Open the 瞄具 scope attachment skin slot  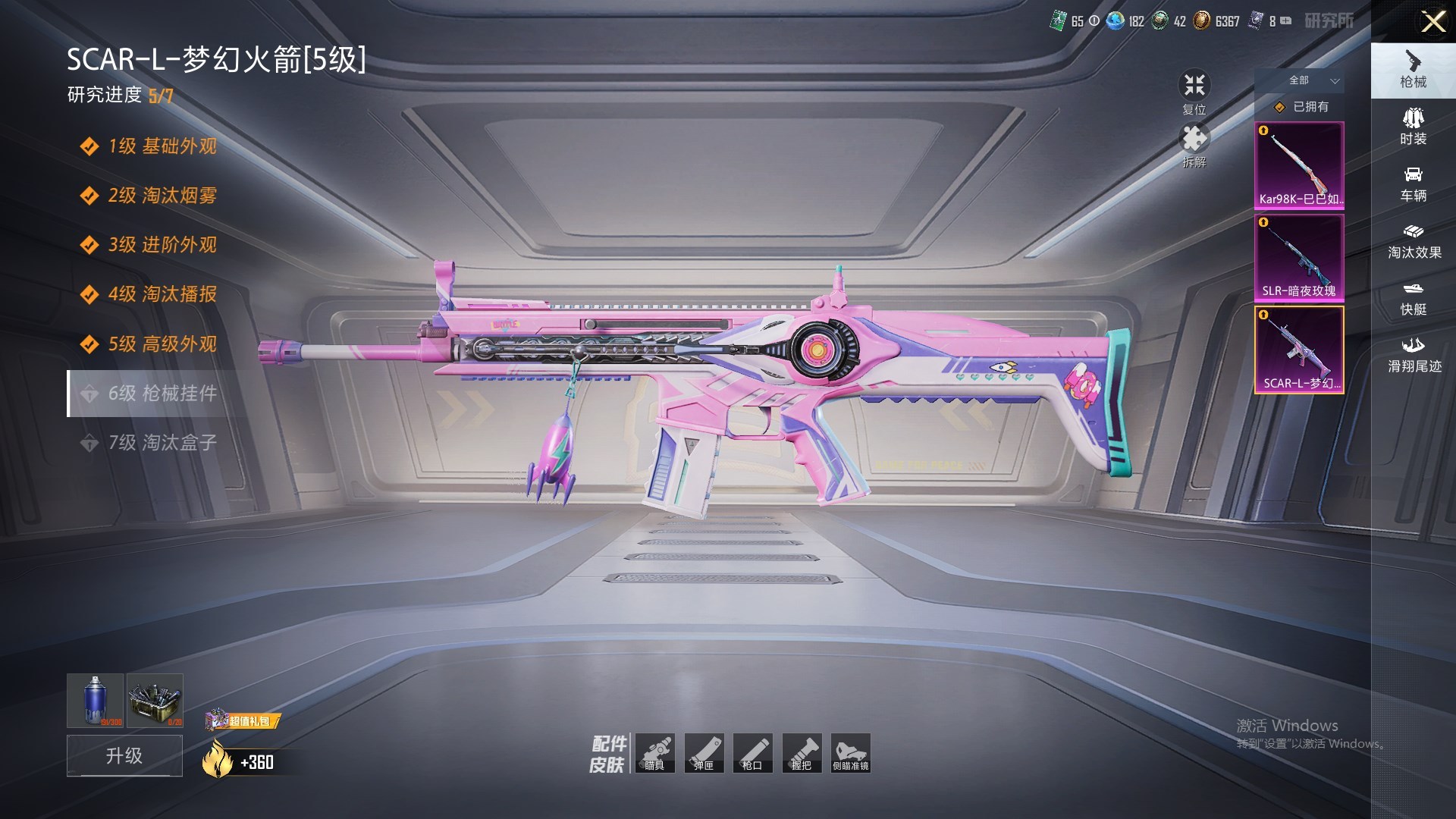(654, 753)
